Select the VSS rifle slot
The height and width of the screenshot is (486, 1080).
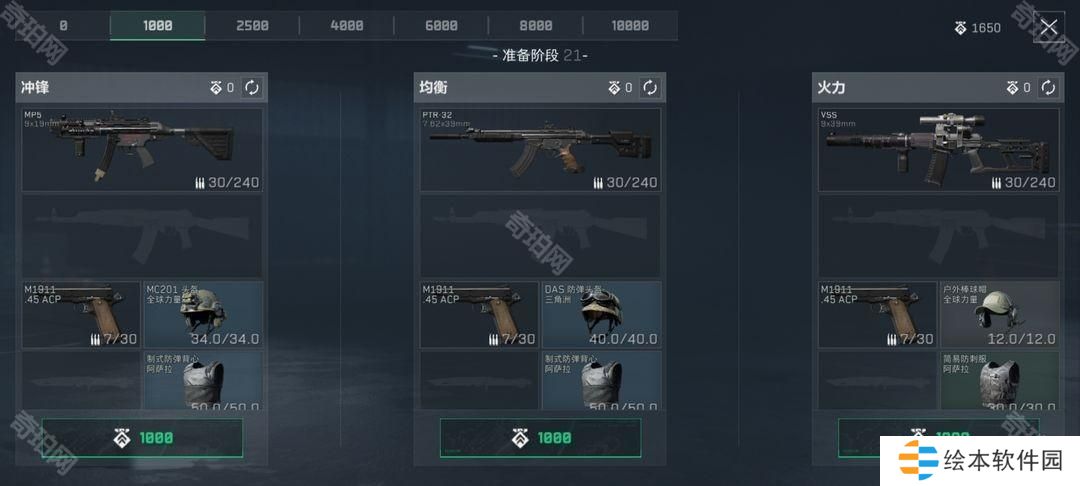pyautogui.click(x=938, y=150)
